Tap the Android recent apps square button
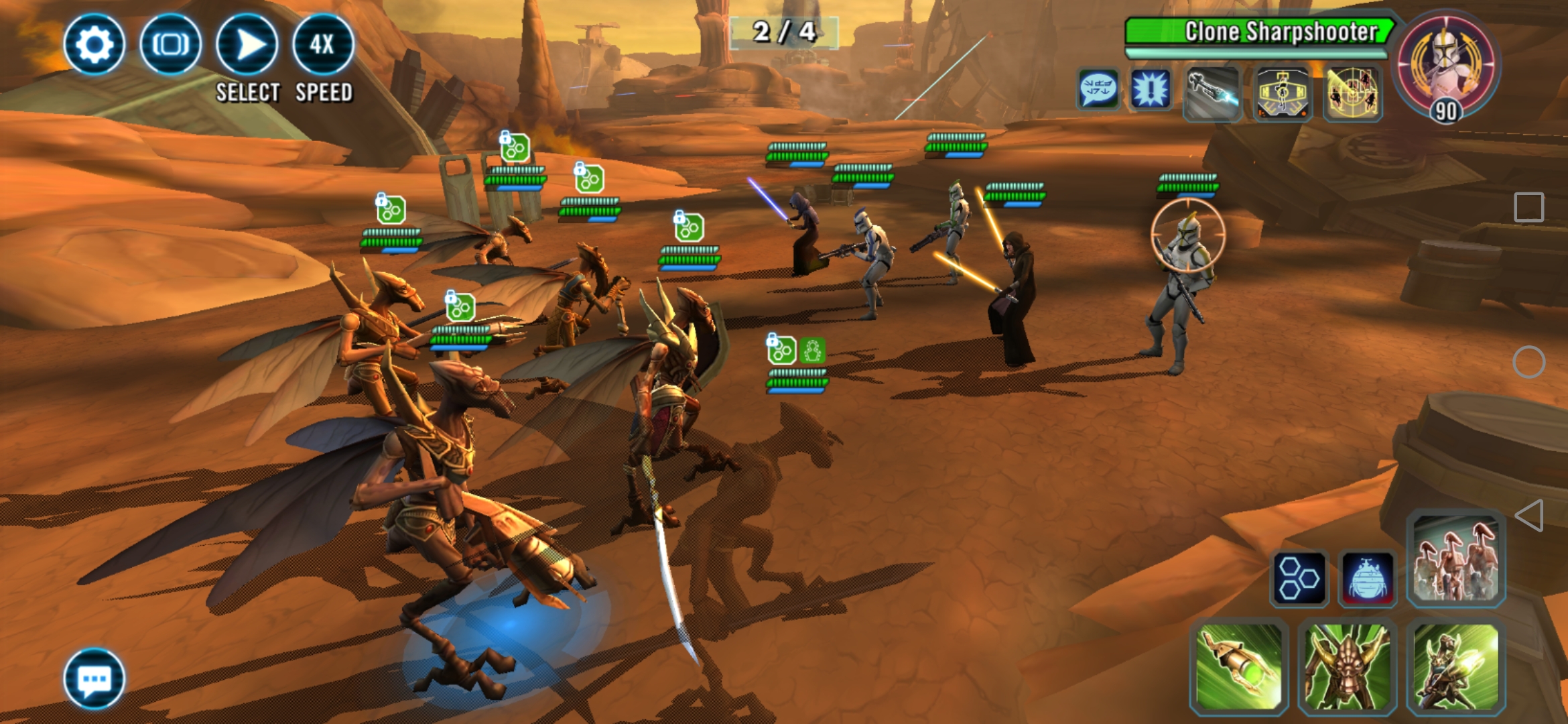This screenshot has height=724, width=1568. [1529, 208]
